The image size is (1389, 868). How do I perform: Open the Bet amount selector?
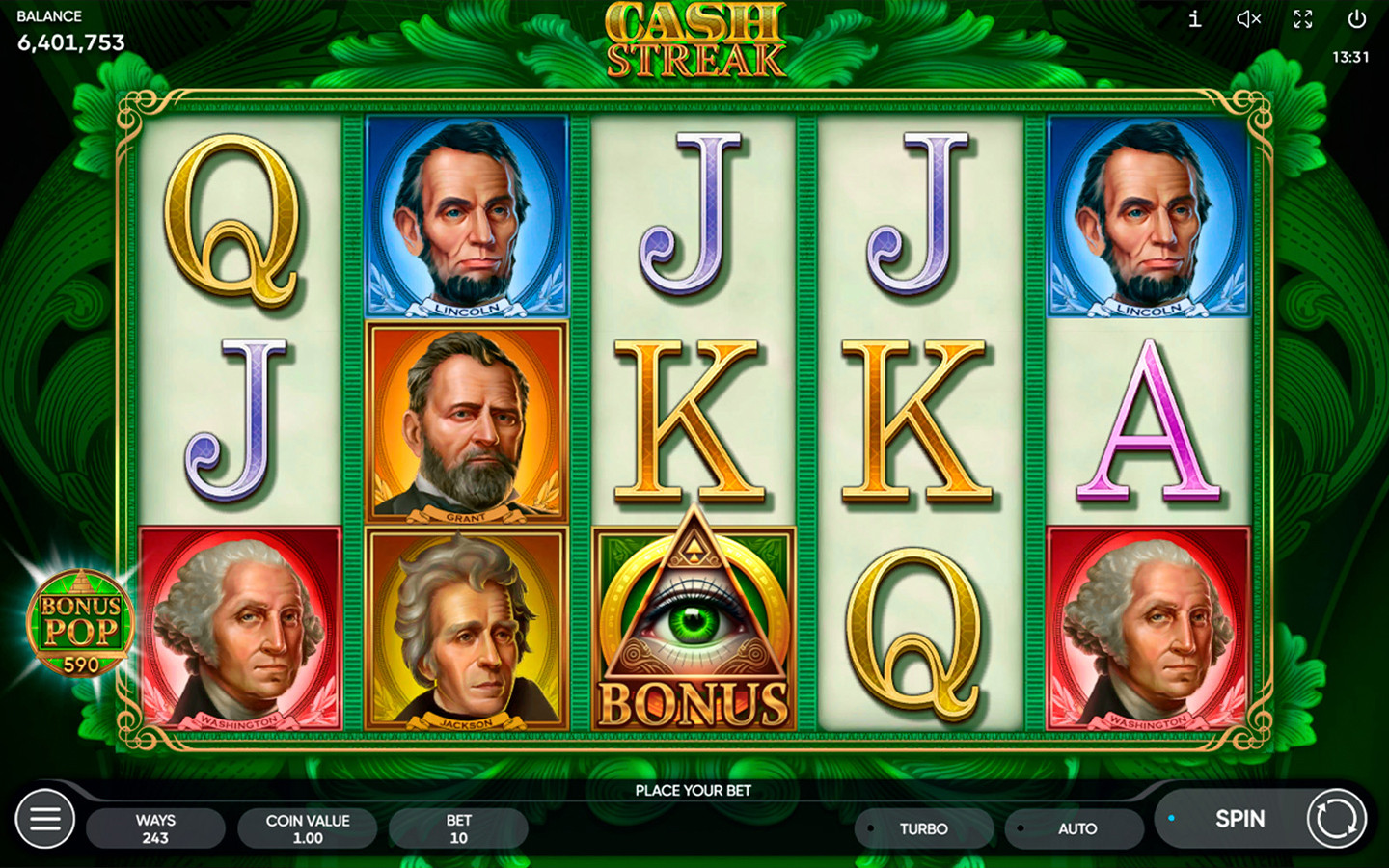coord(458,828)
